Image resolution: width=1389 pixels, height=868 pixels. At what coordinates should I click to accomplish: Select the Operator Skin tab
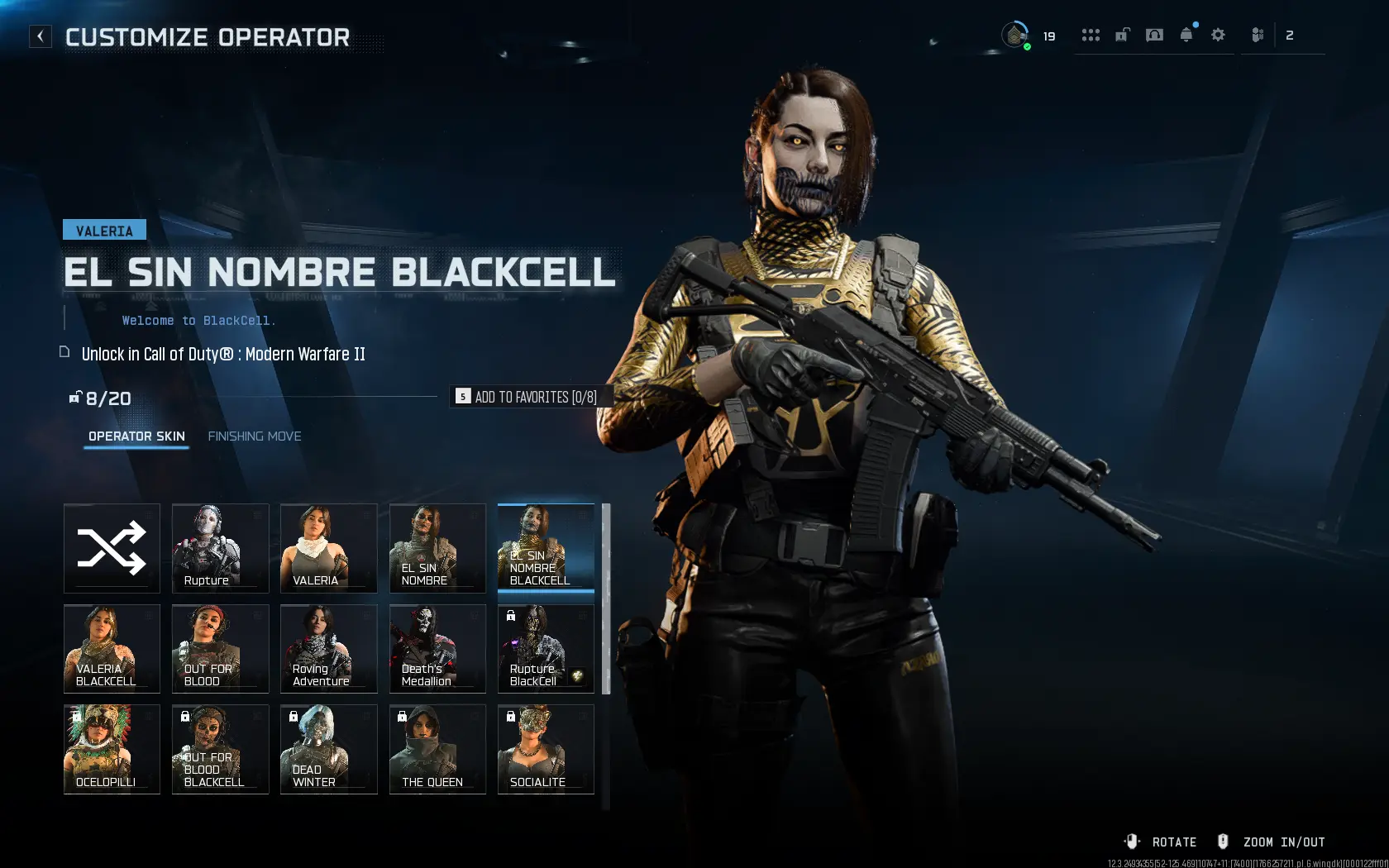136,436
